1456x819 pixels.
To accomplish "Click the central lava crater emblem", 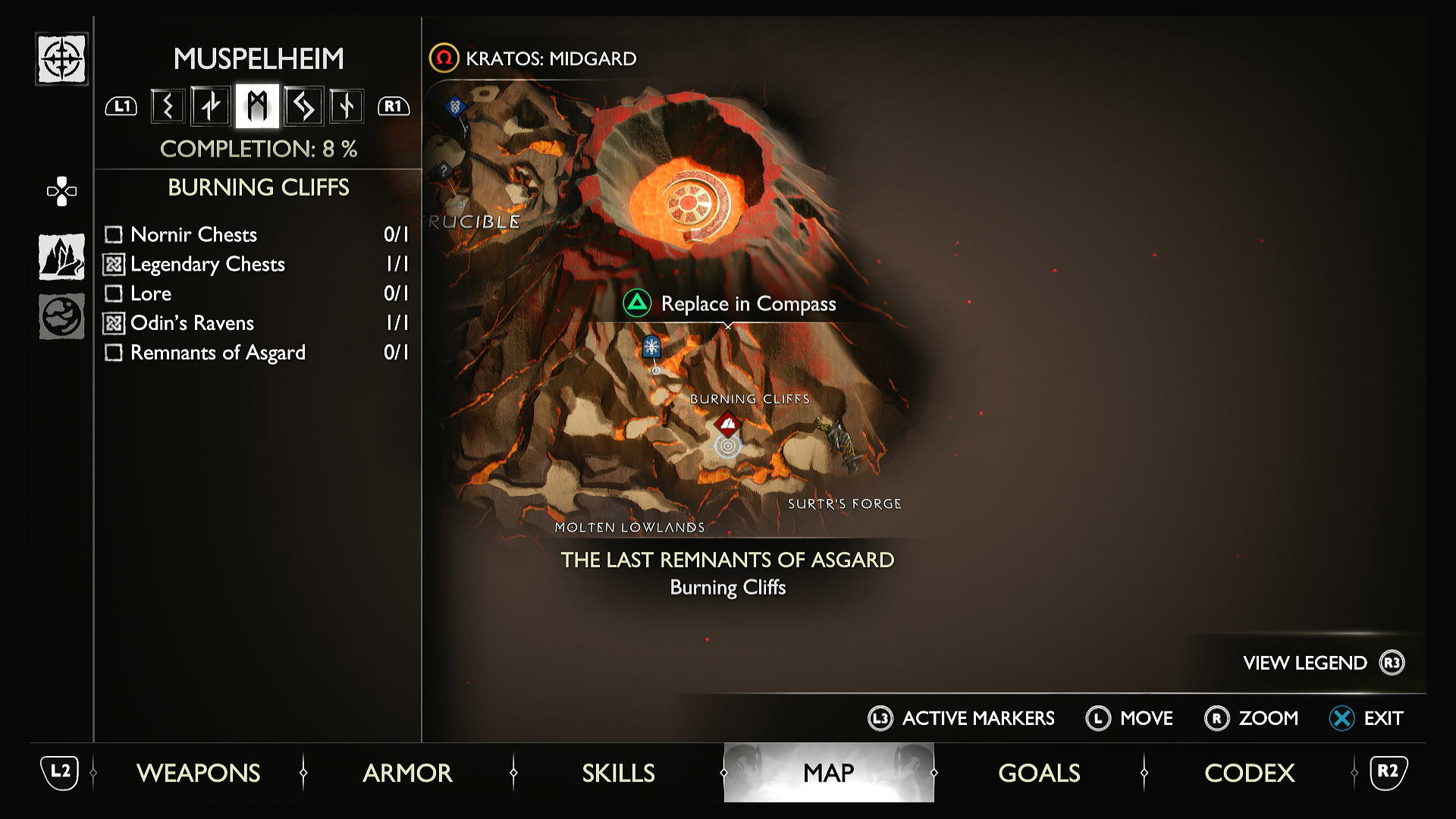I will point(689,202).
